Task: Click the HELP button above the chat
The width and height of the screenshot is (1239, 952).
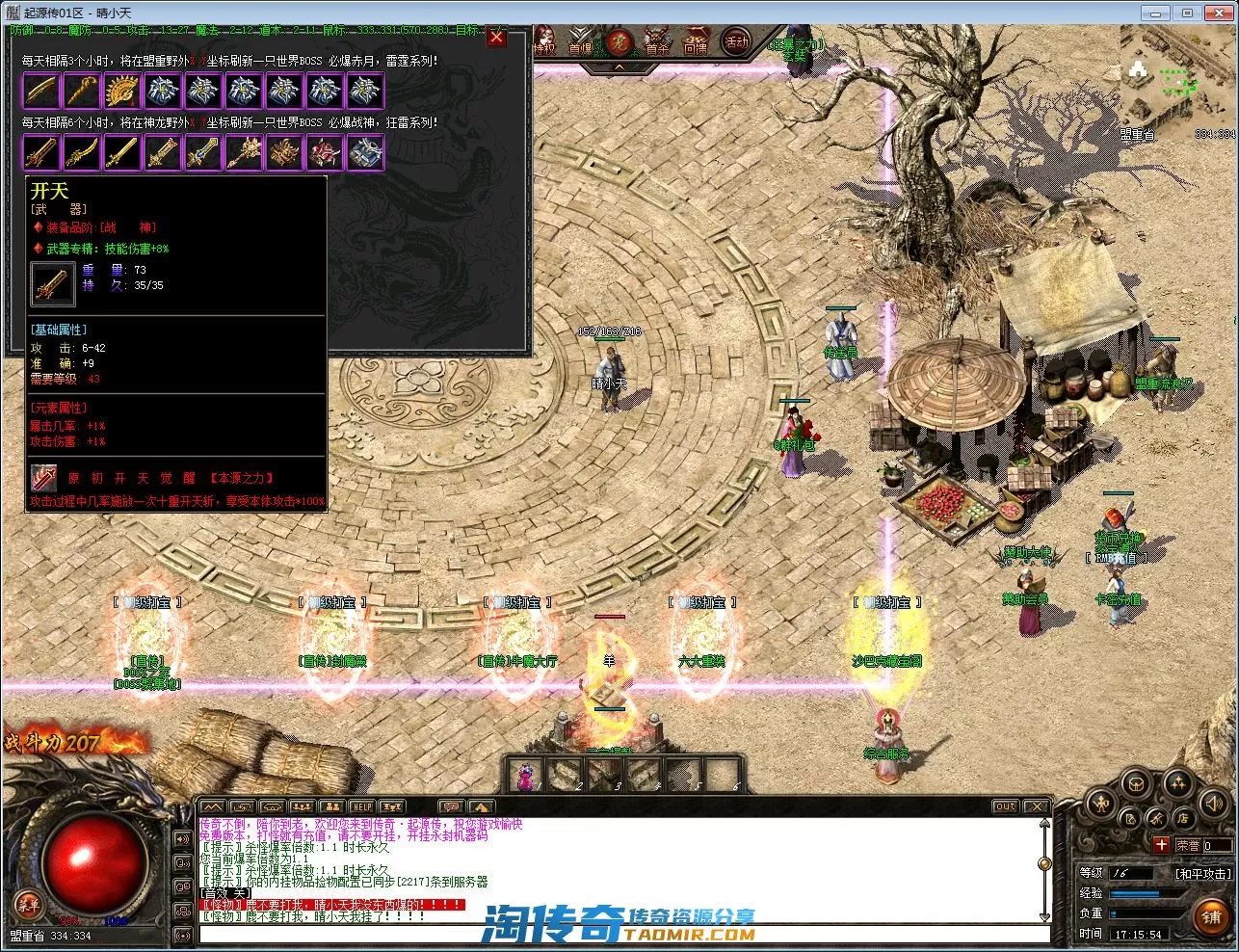Action: [361, 807]
